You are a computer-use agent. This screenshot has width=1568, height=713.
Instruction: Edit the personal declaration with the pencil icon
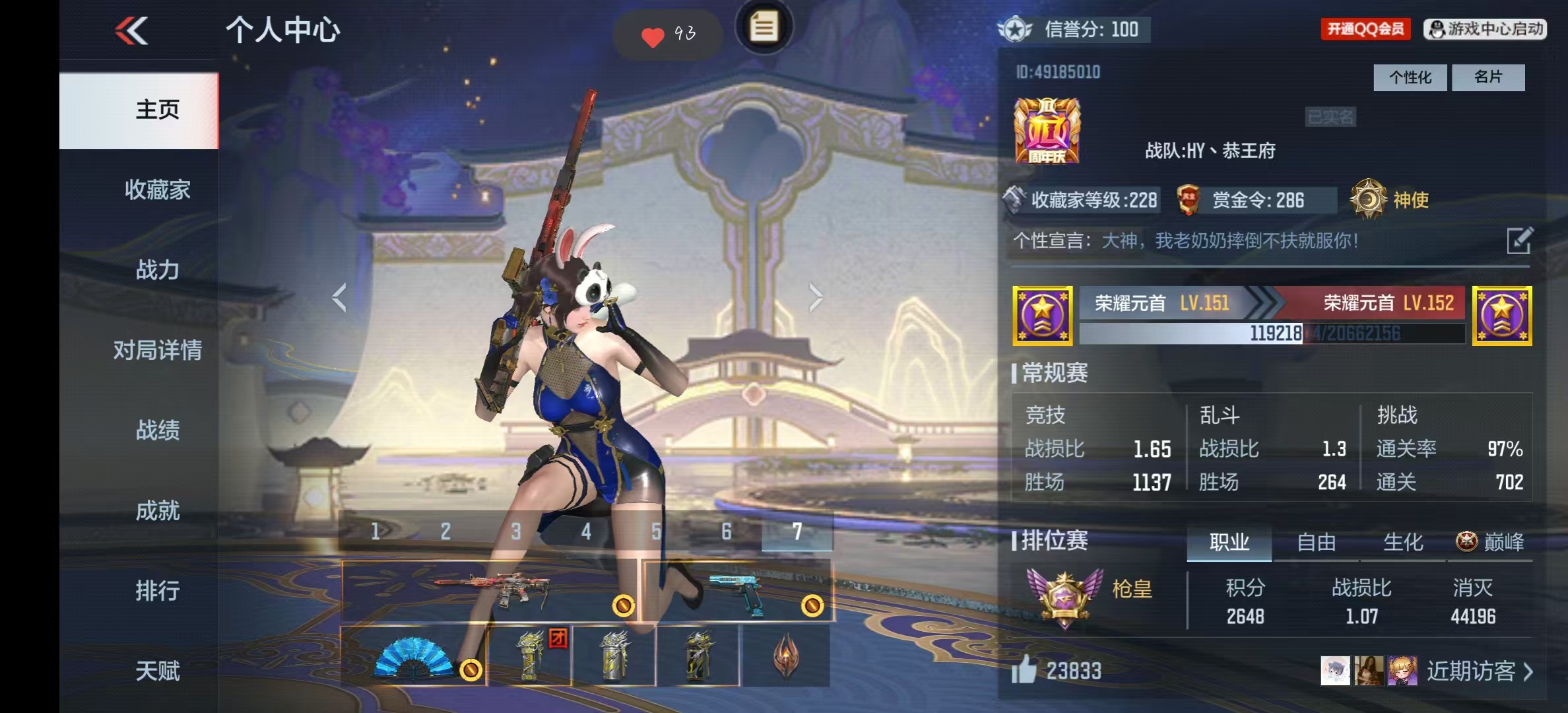click(1519, 240)
